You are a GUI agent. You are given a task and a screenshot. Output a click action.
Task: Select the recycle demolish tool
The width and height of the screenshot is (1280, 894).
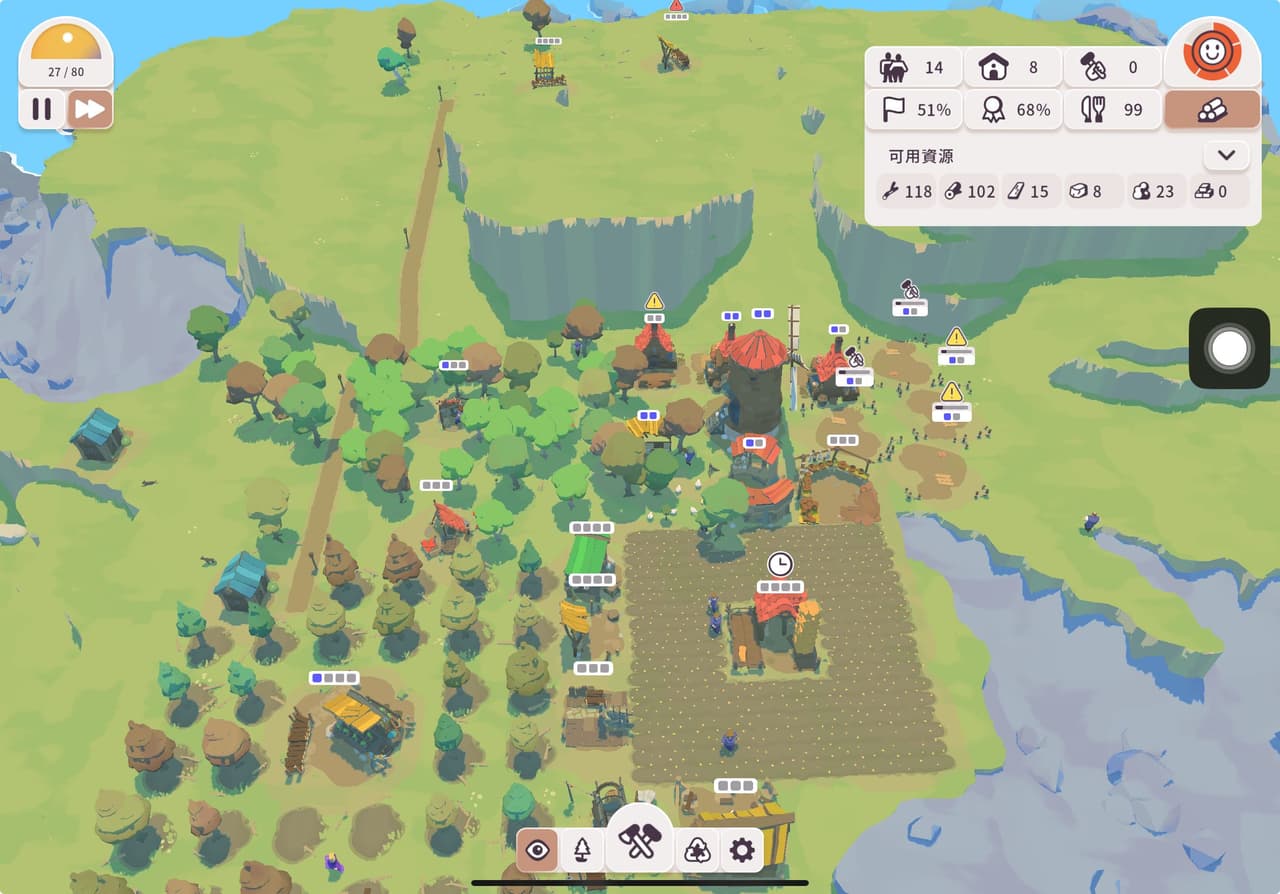point(697,851)
